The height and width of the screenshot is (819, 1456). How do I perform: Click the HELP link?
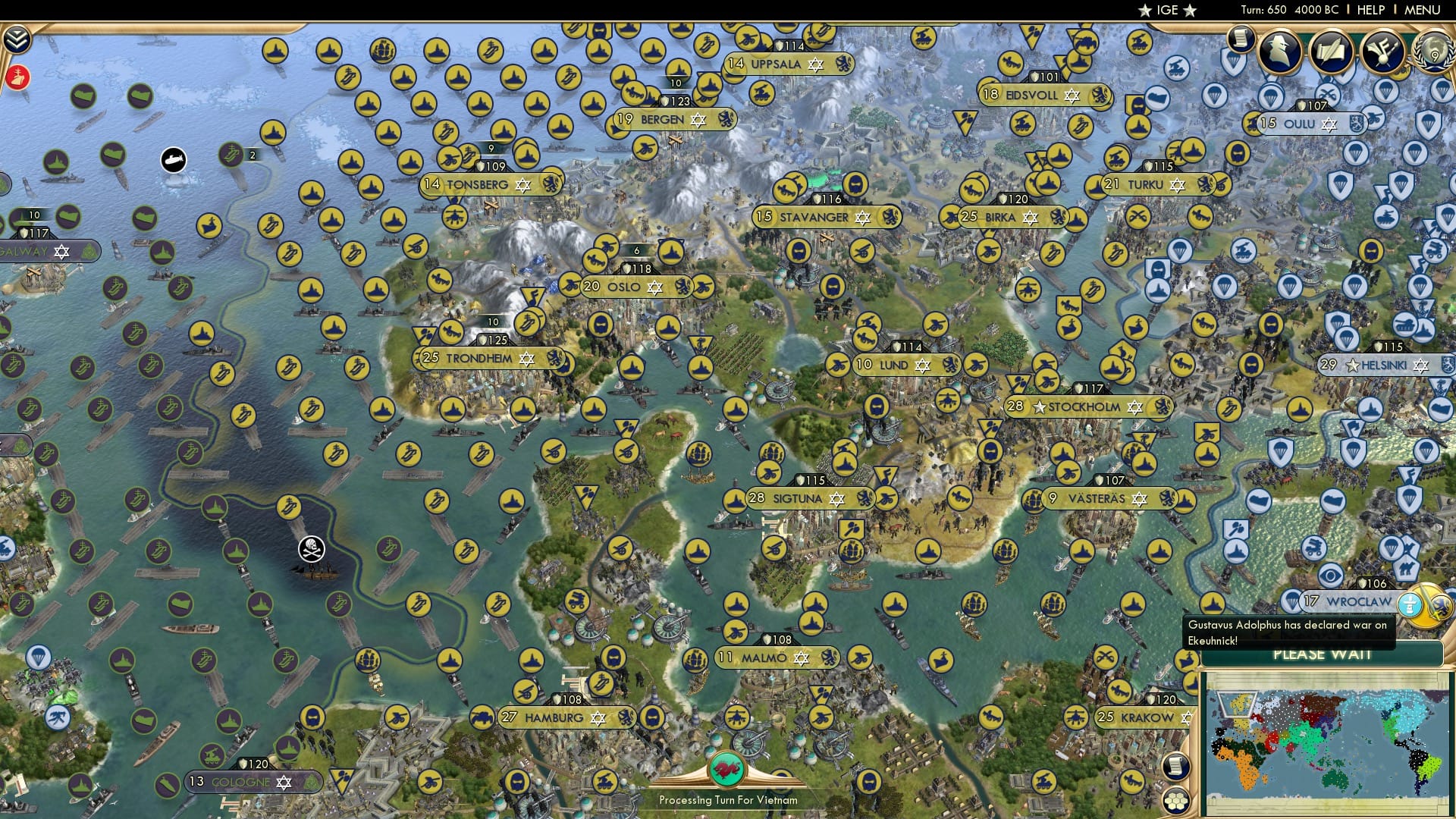point(1370,10)
